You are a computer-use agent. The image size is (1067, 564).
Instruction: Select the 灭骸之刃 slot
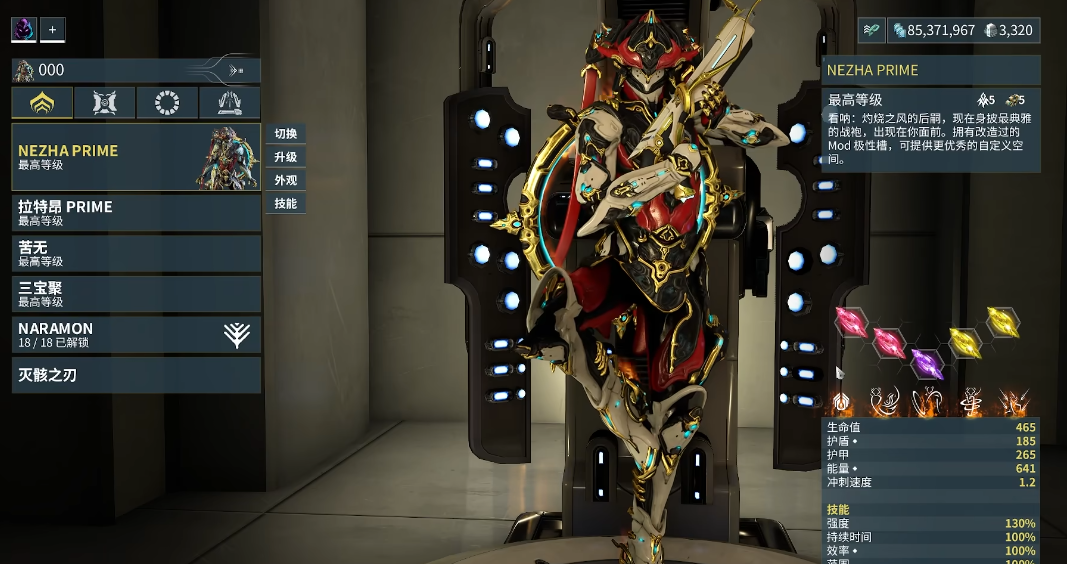point(135,376)
